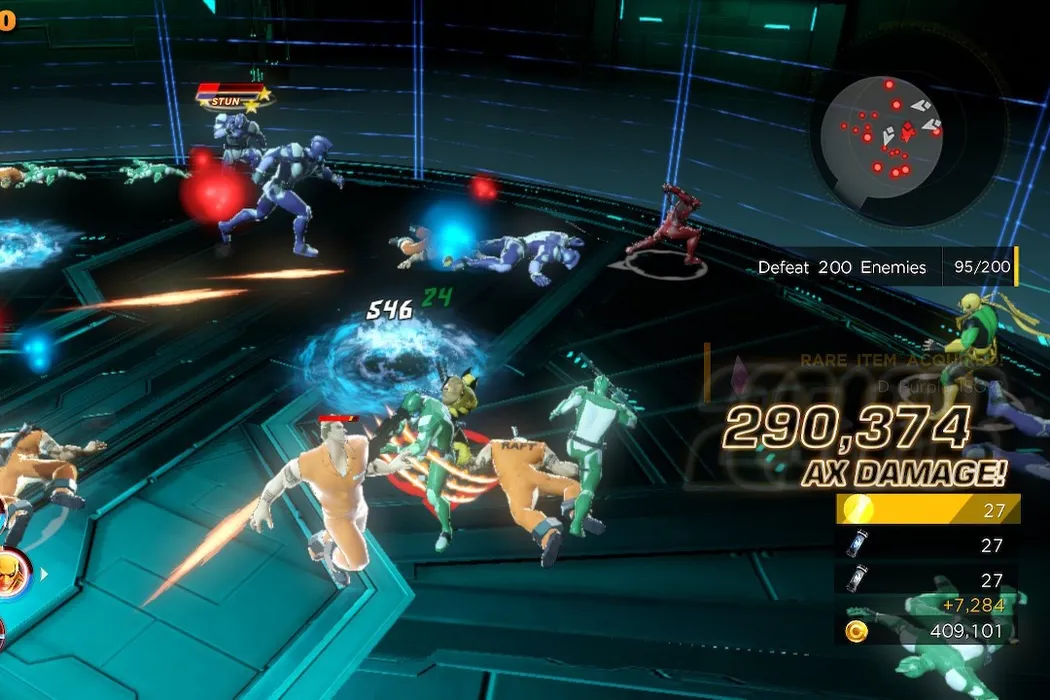1050x700 pixels.
Task: Choose the Iron Fist hero portrait
Action: coord(14,572)
